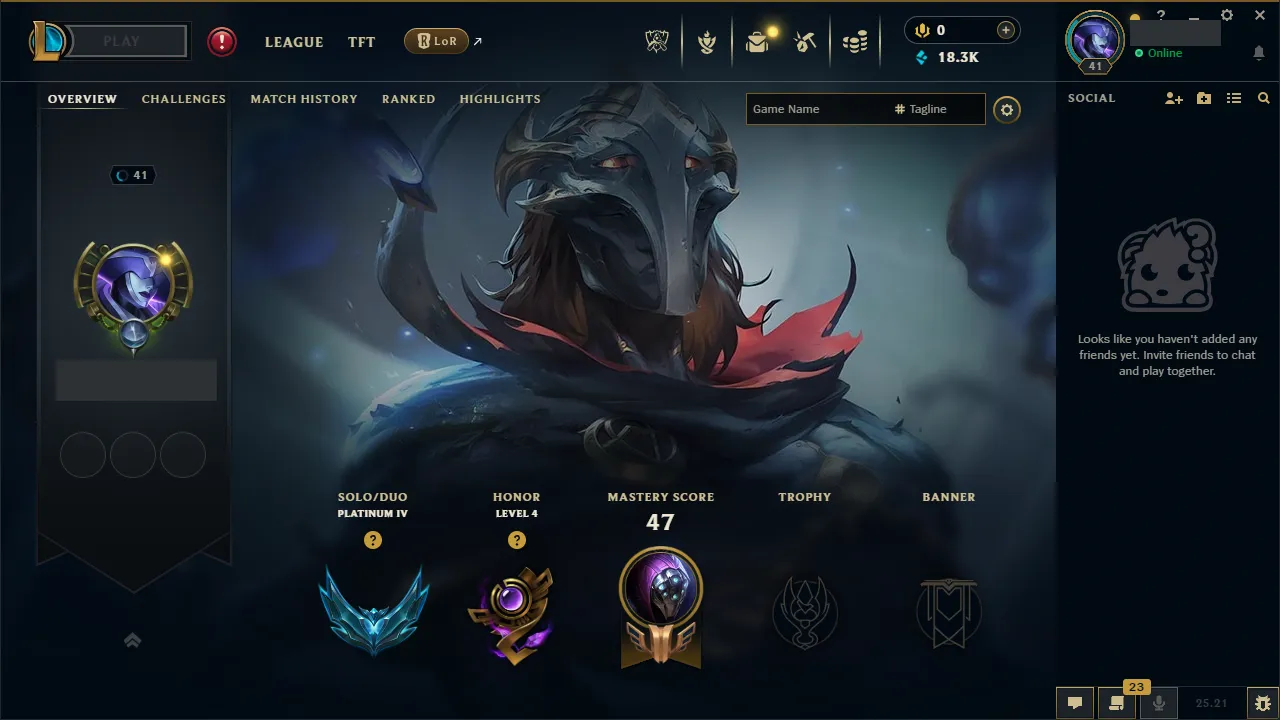The height and width of the screenshot is (720, 1280).
Task: Search friends with the magnifier icon
Action: point(1263,98)
